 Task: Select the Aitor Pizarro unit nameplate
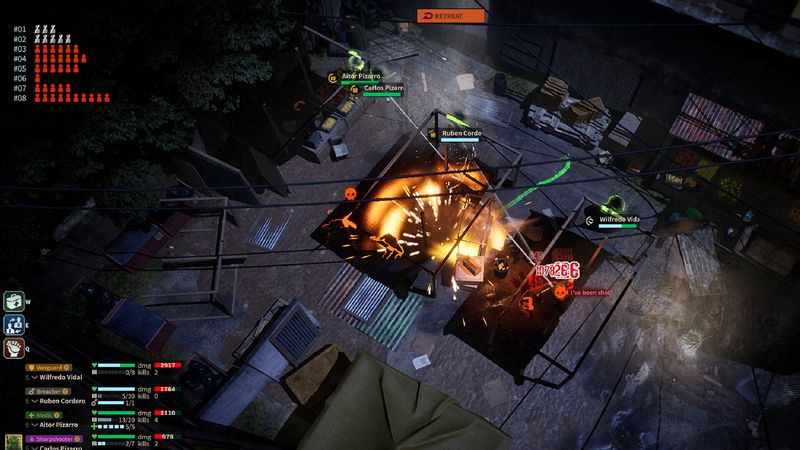363,75
